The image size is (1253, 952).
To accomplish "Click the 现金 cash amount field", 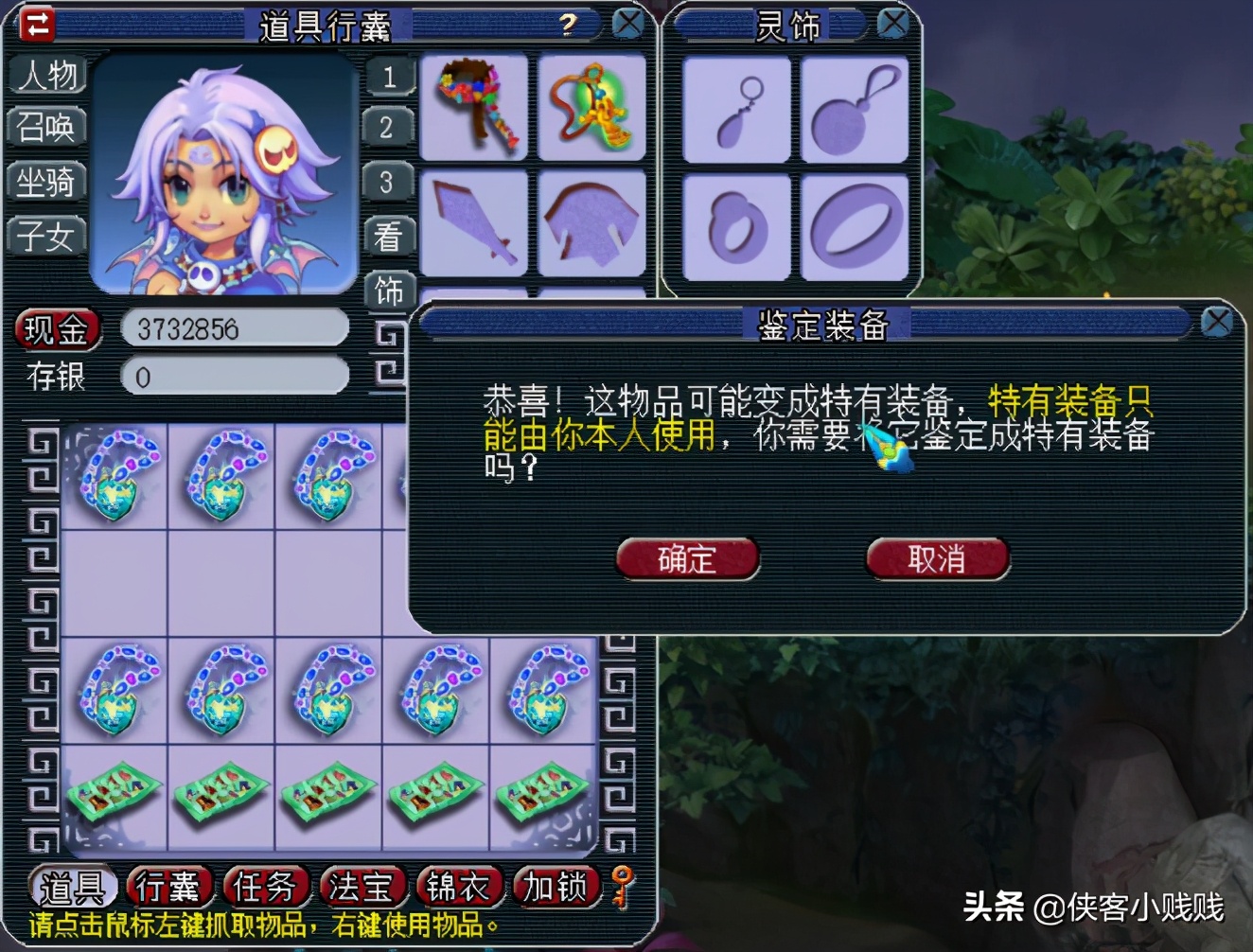I will [235, 326].
